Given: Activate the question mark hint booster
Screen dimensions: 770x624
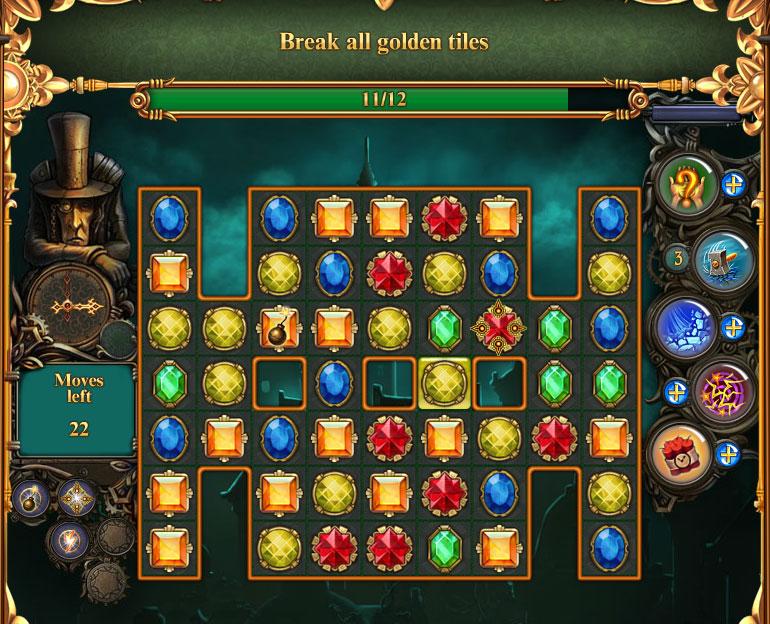Looking at the screenshot, I should point(692,185).
